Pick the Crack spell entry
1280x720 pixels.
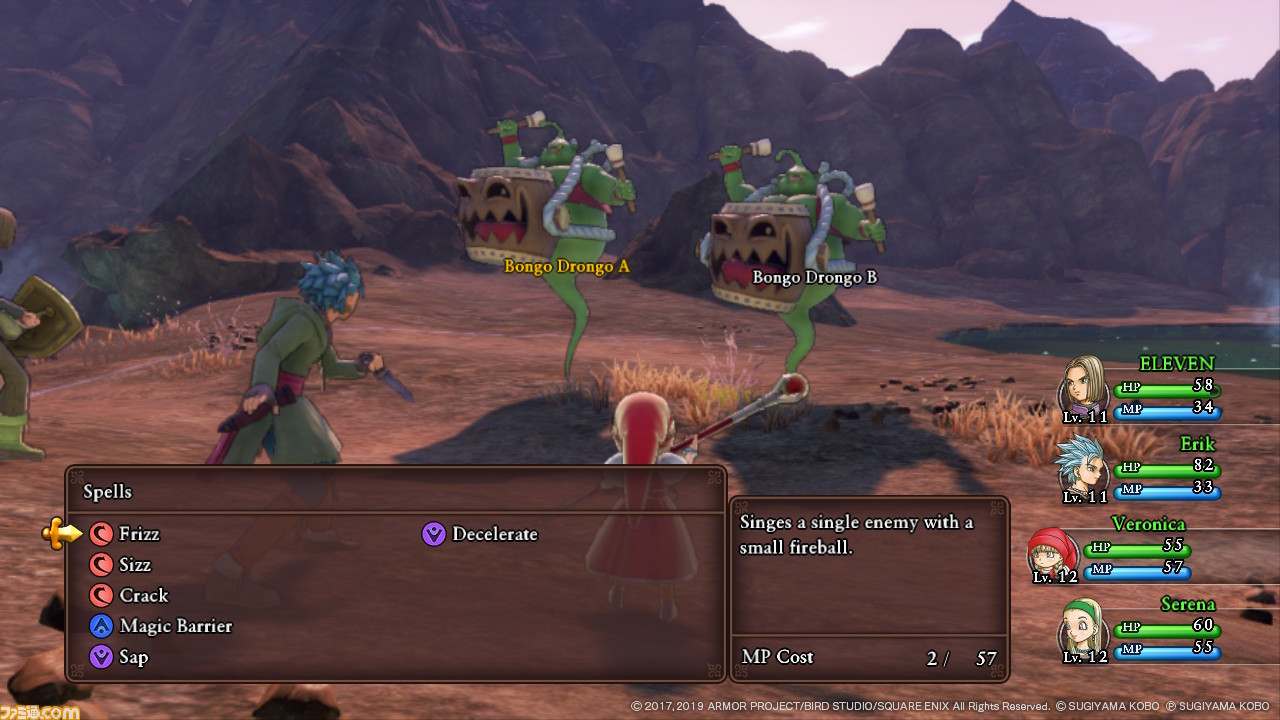click(x=143, y=596)
